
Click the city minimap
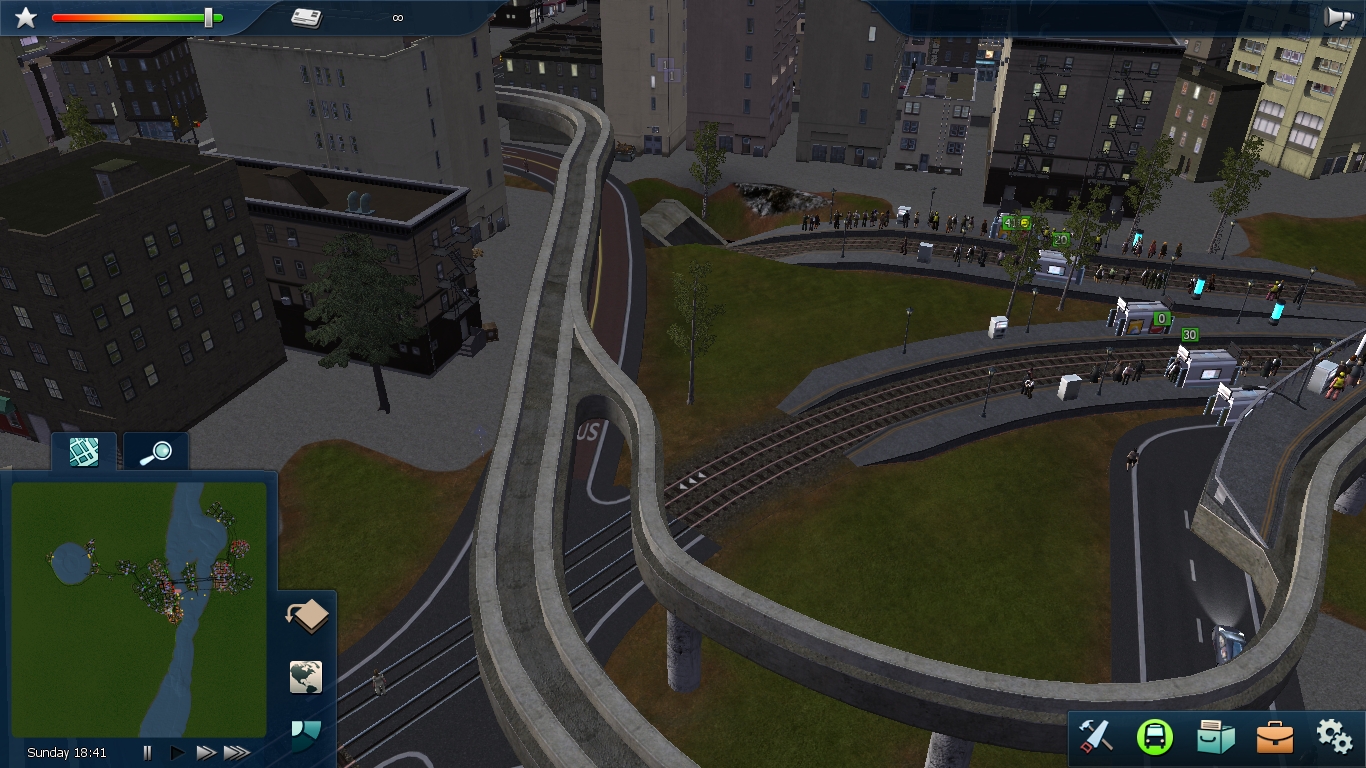[x=139, y=609]
